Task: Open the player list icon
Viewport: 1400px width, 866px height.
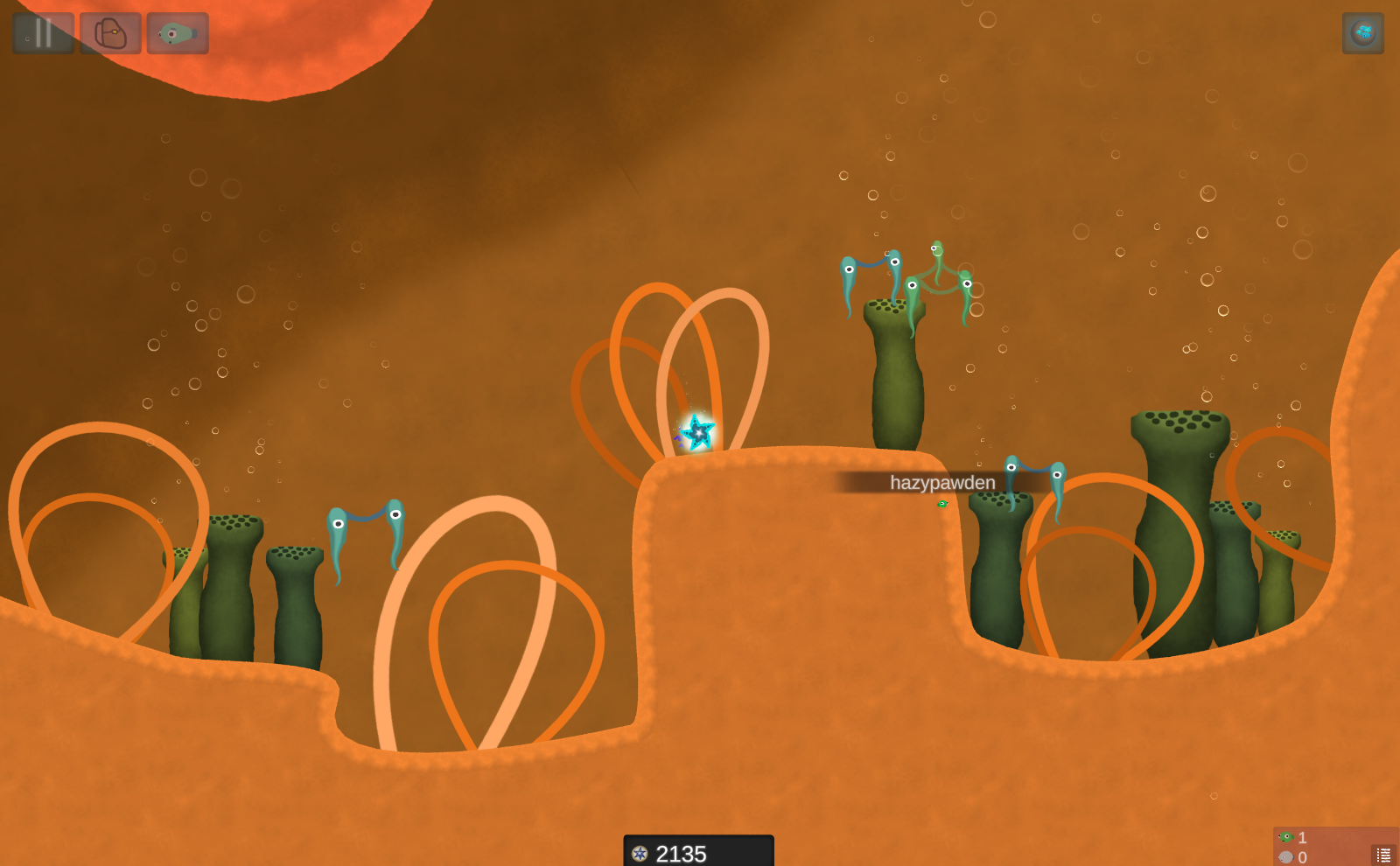Action: coord(1383,855)
